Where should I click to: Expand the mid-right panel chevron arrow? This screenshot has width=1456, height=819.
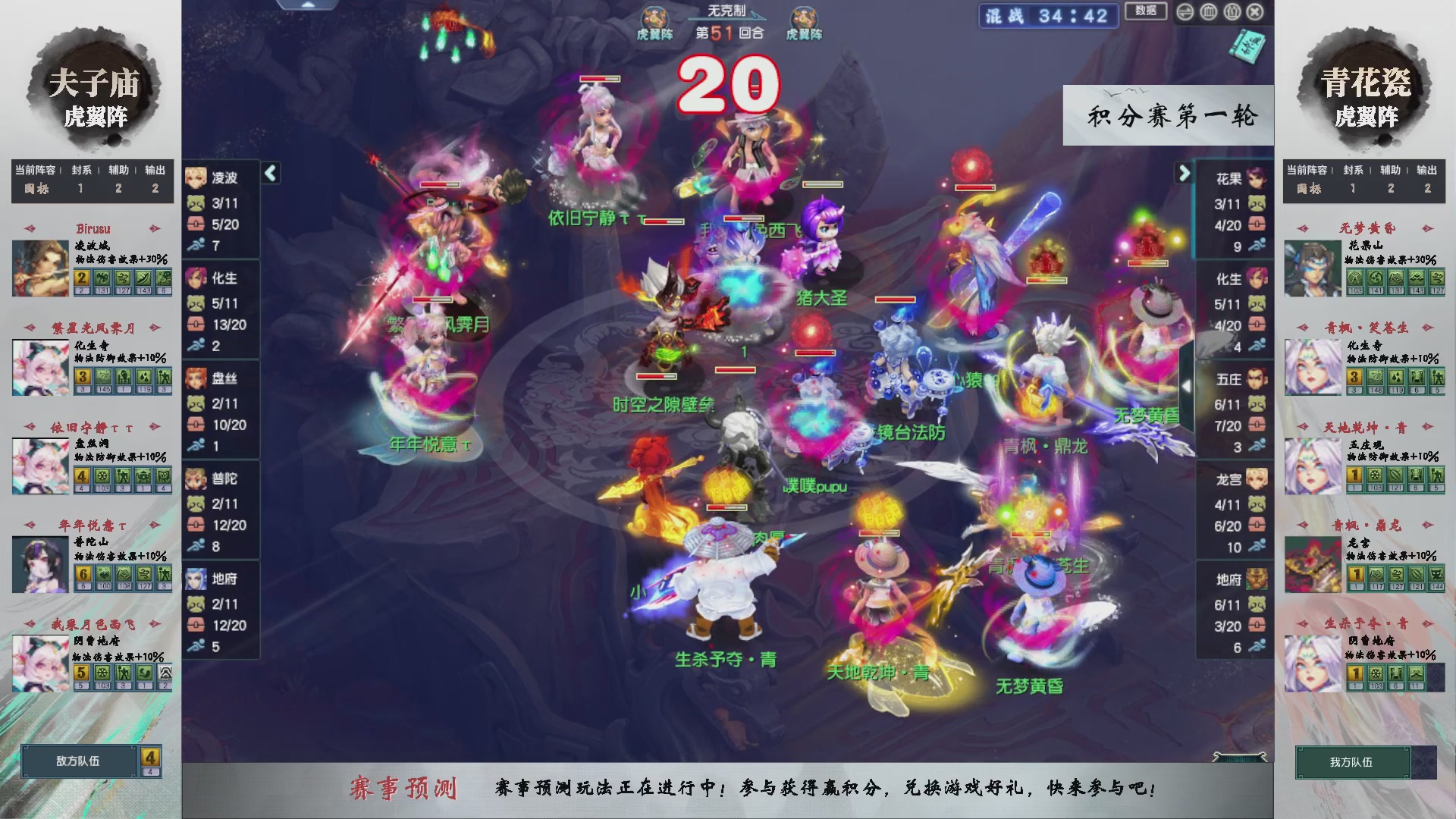pyautogui.click(x=1187, y=385)
